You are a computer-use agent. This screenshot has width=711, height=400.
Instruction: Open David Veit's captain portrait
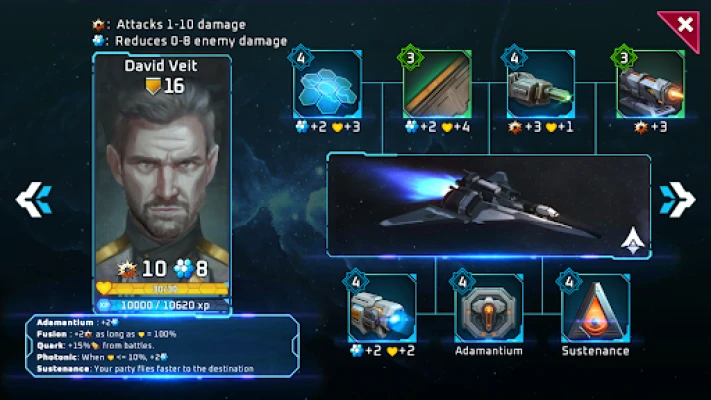pos(162,170)
